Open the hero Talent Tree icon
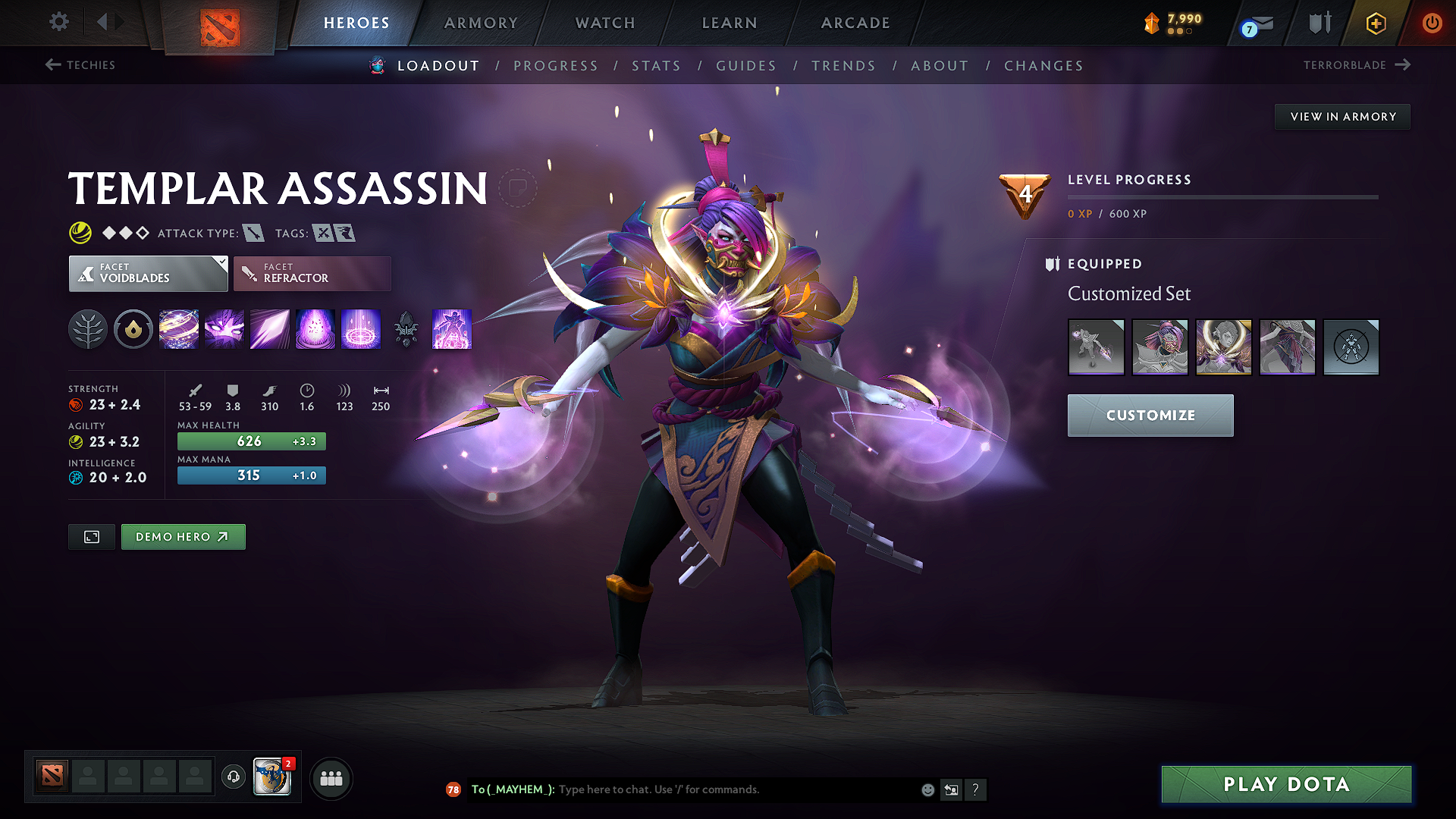1456x819 pixels. 88,329
